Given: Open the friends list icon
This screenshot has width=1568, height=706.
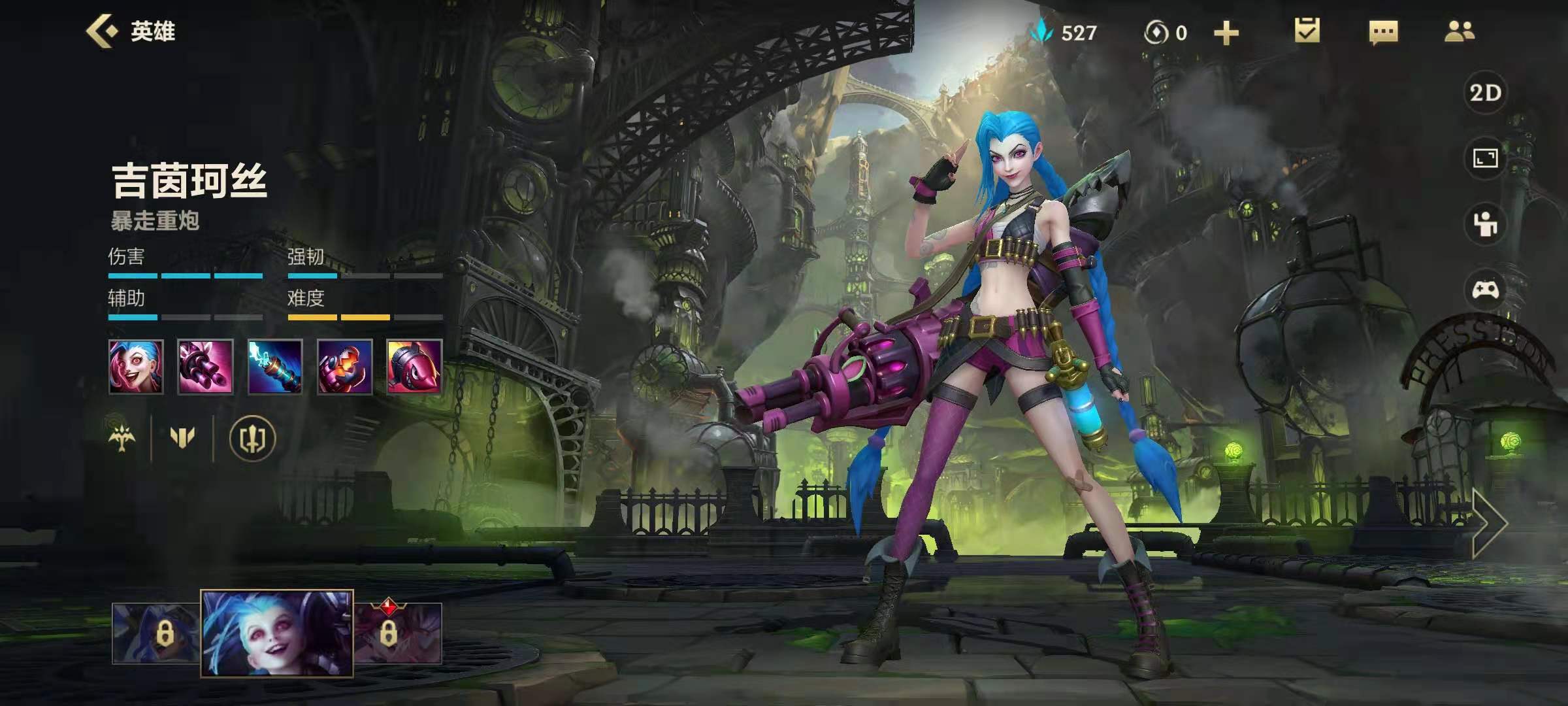Looking at the screenshot, I should point(1460,31).
